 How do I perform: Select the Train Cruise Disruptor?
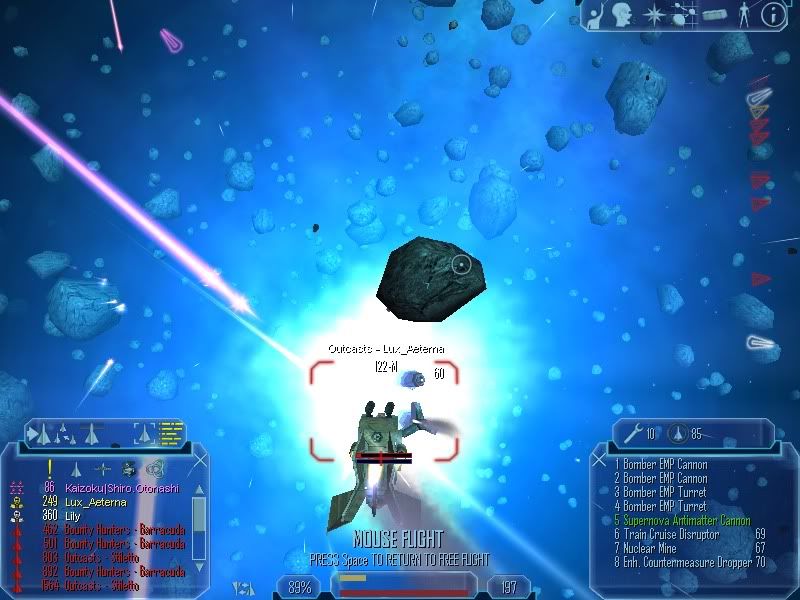tap(670, 534)
